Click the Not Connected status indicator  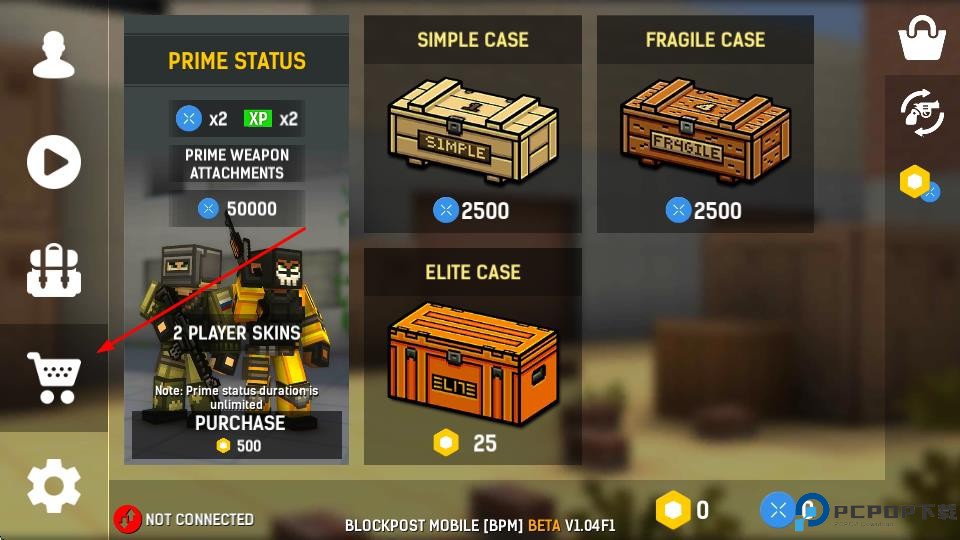coord(184,519)
